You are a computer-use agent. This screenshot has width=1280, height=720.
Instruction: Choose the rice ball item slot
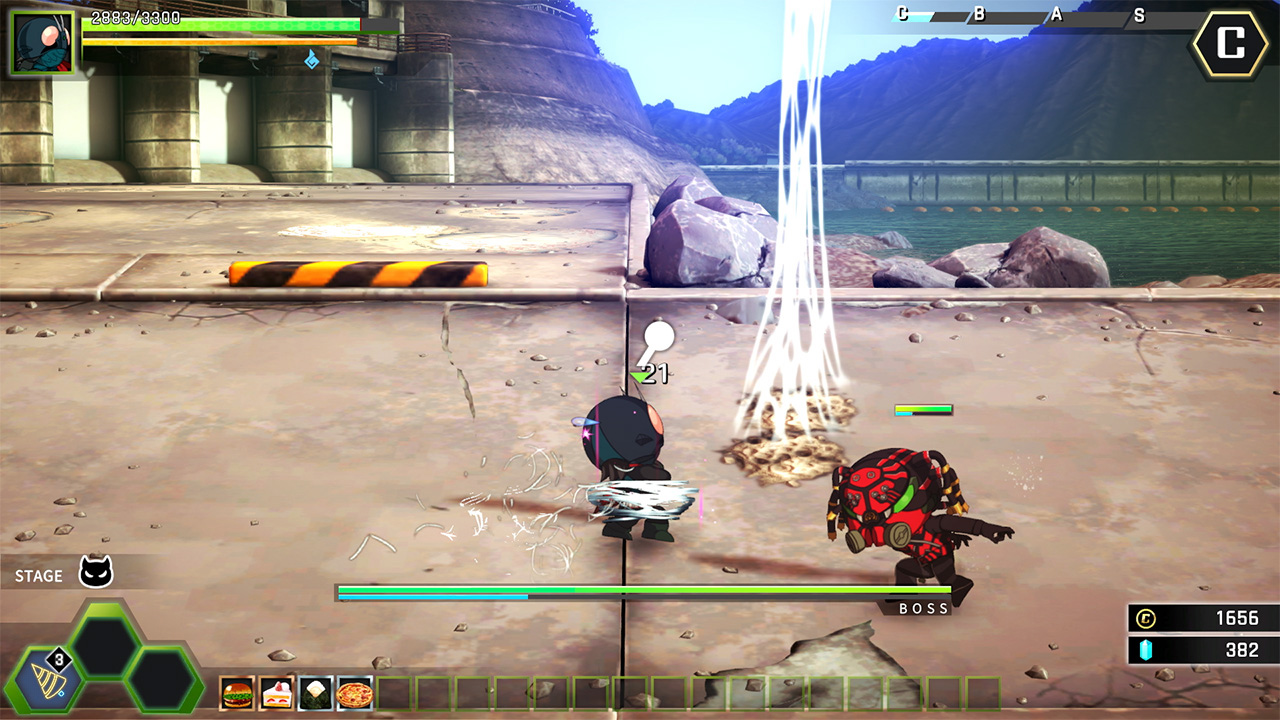tap(315, 693)
